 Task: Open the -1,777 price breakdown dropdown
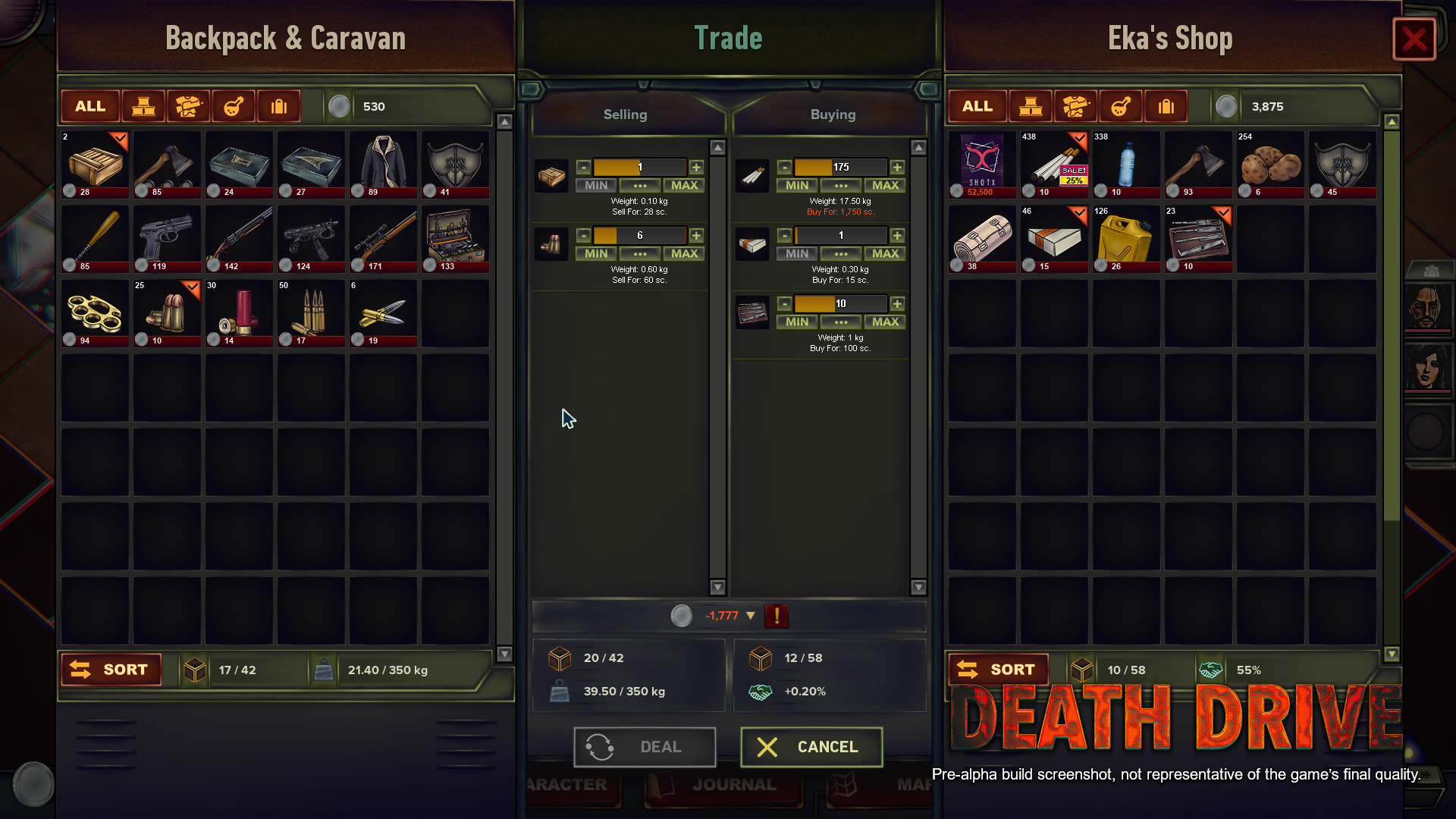click(x=752, y=617)
